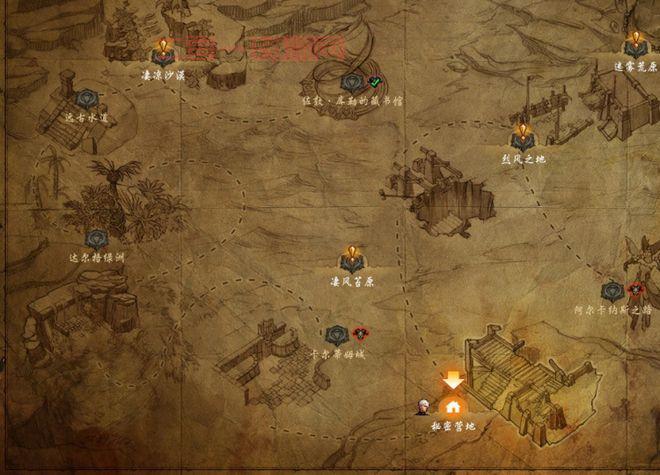Select the 卡尔蒂姆城 waypoint marker
660x475 pixels.
point(336,335)
